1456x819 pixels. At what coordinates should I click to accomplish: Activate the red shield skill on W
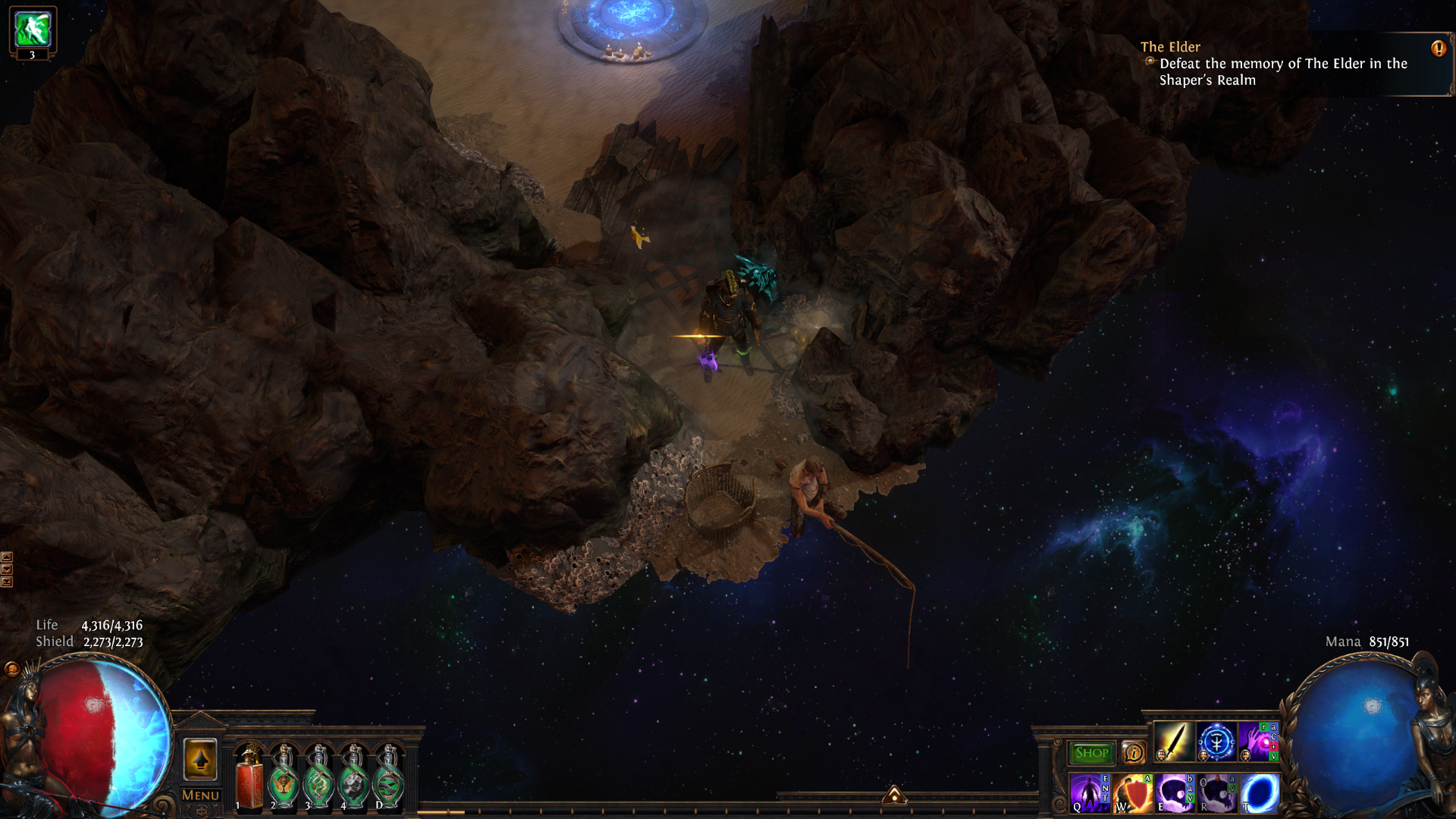(1132, 793)
